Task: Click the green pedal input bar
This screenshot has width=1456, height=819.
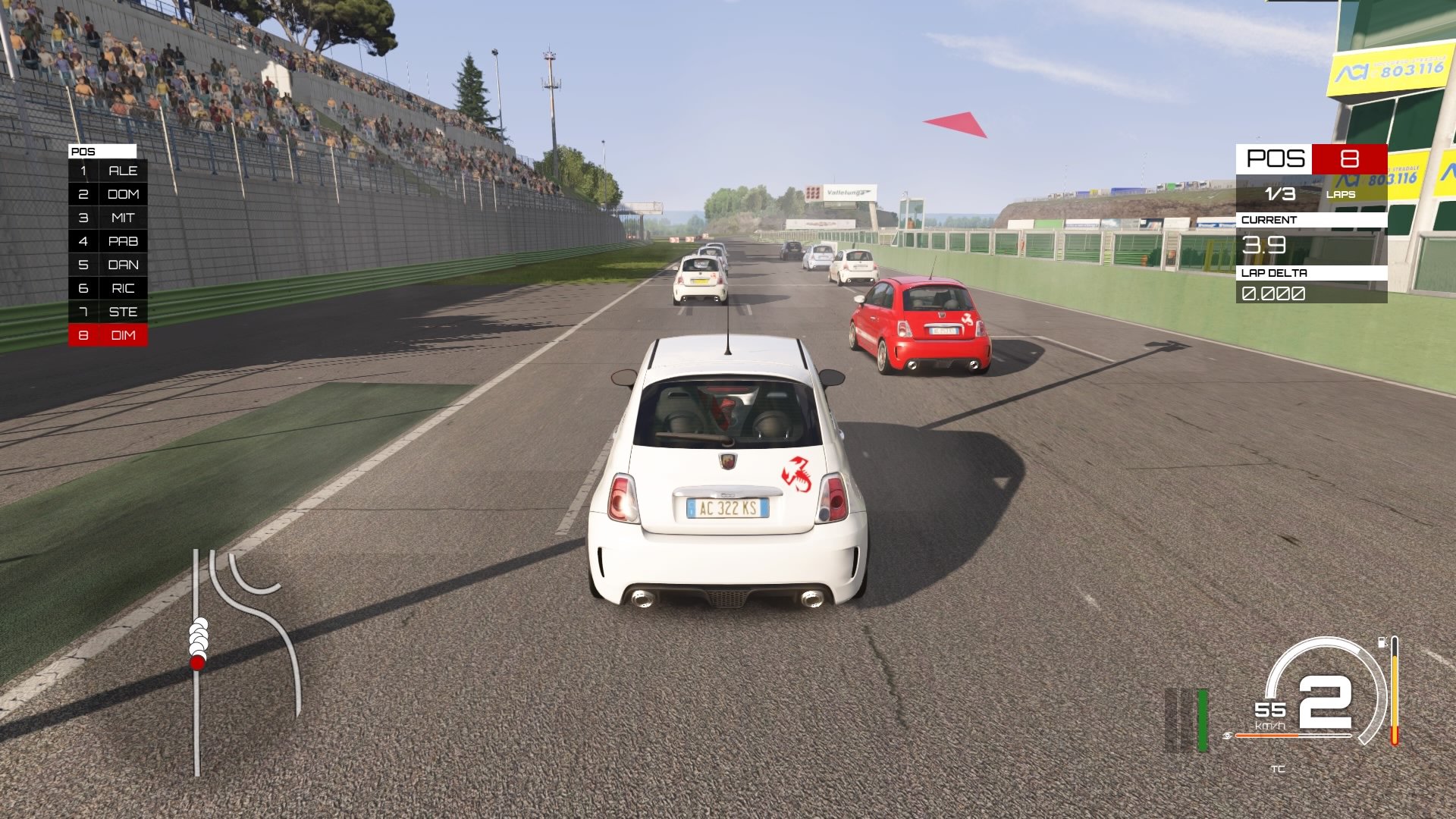Action: coord(1202,719)
